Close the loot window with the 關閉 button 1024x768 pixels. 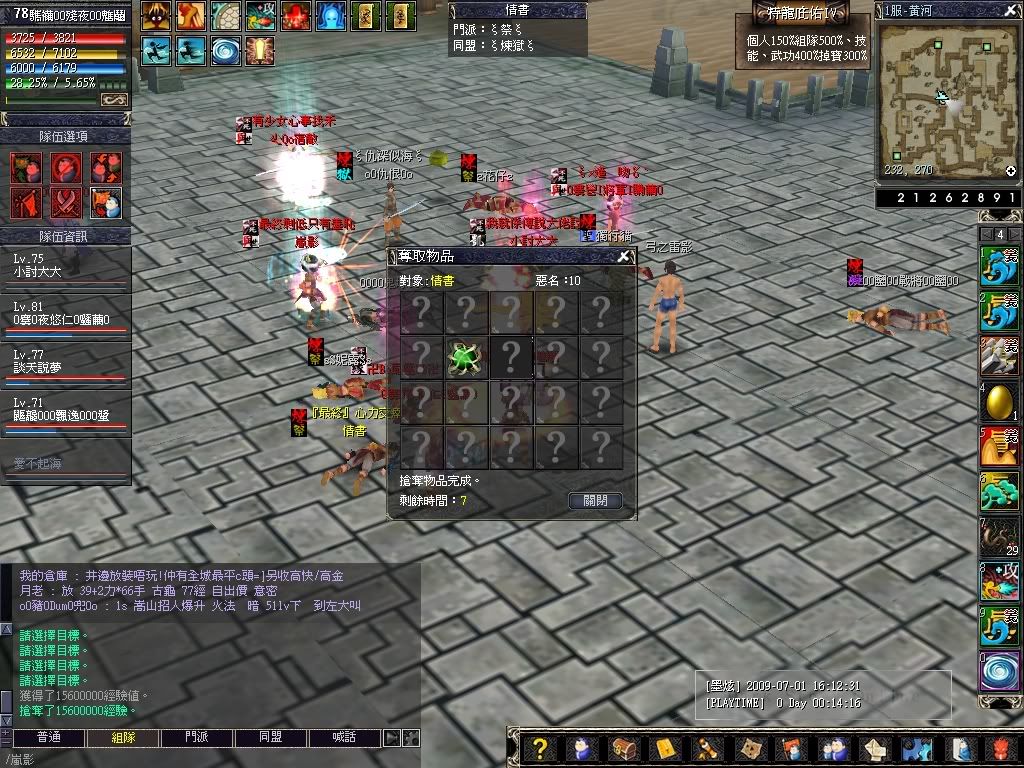pyautogui.click(x=595, y=500)
